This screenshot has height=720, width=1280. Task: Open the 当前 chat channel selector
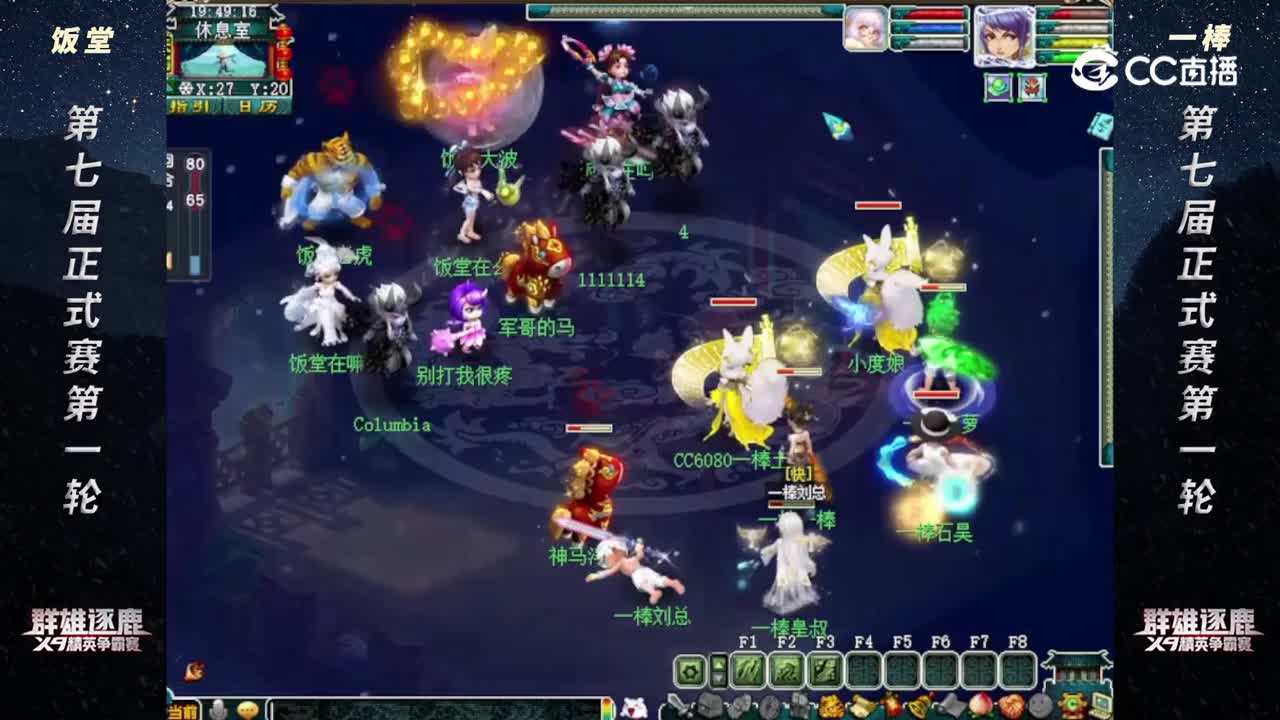coord(180,710)
